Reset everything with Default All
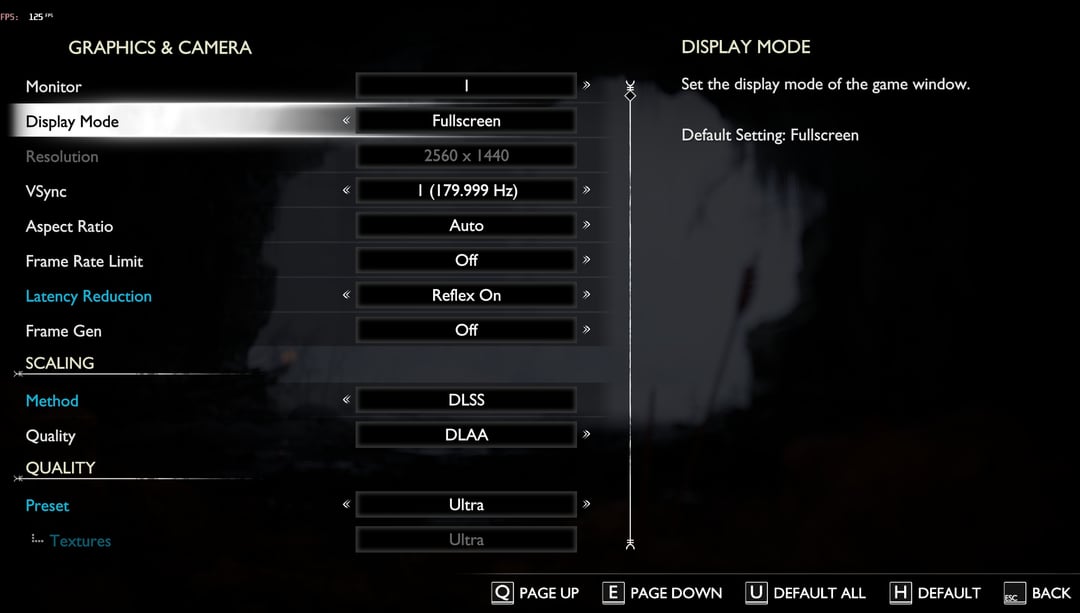 click(x=806, y=593)
